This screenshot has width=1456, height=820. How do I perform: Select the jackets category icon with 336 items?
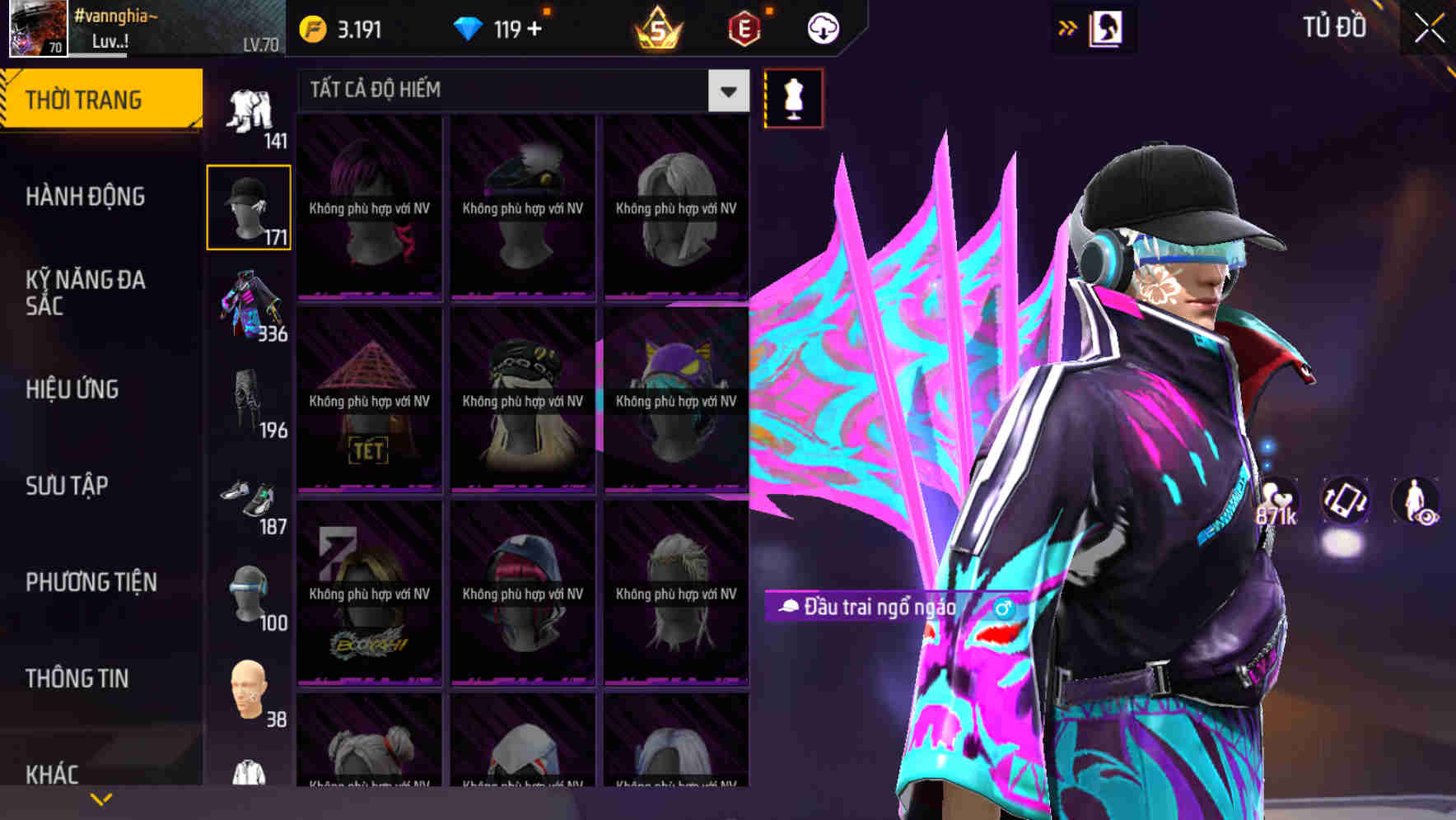point(250,309)
